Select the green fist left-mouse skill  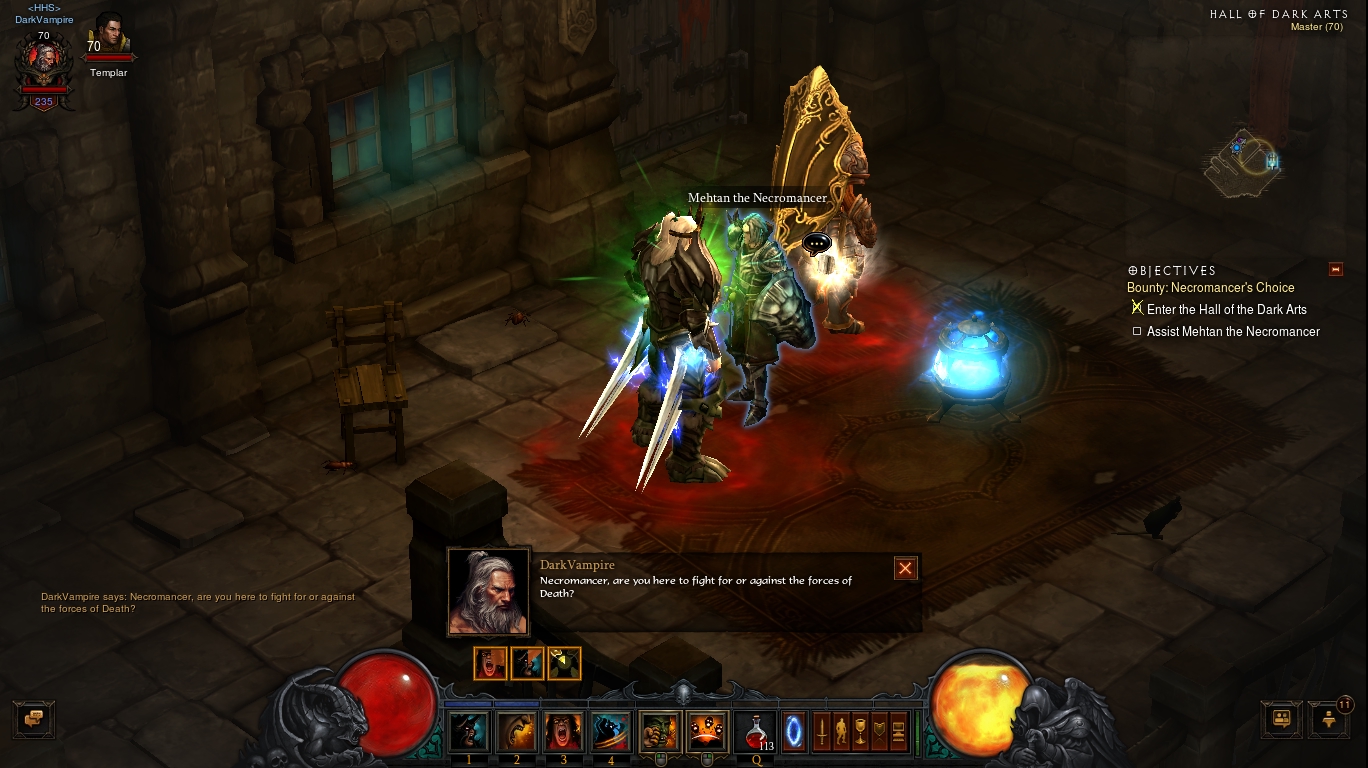(x=659, y=731)
